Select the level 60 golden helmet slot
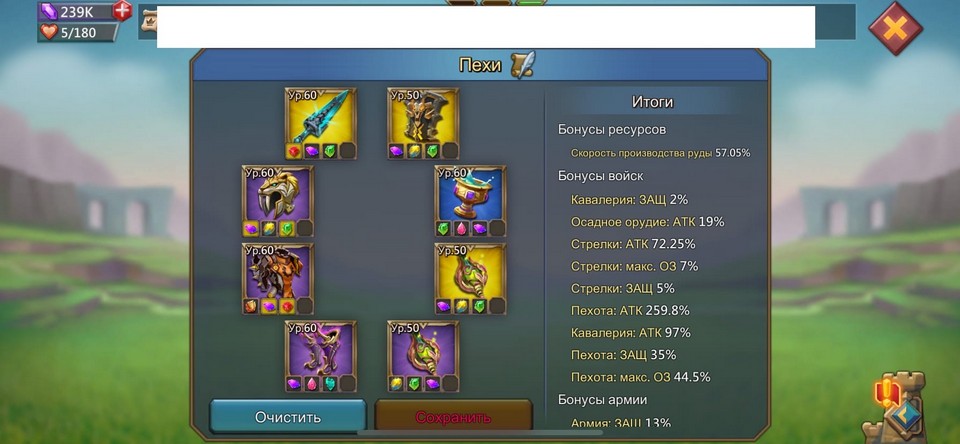Image resolution: width=960 pixels, height=444 pixels. [277, 195]
